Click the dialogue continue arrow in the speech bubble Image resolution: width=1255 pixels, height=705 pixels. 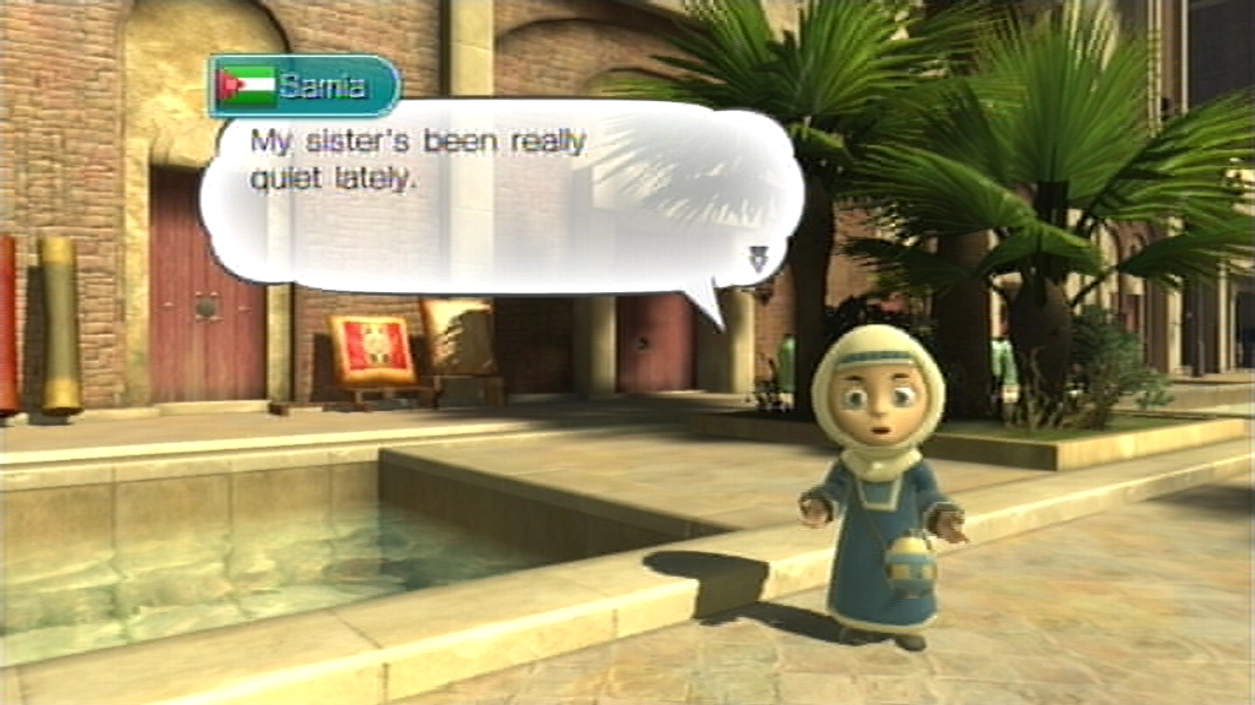(757, 259)
